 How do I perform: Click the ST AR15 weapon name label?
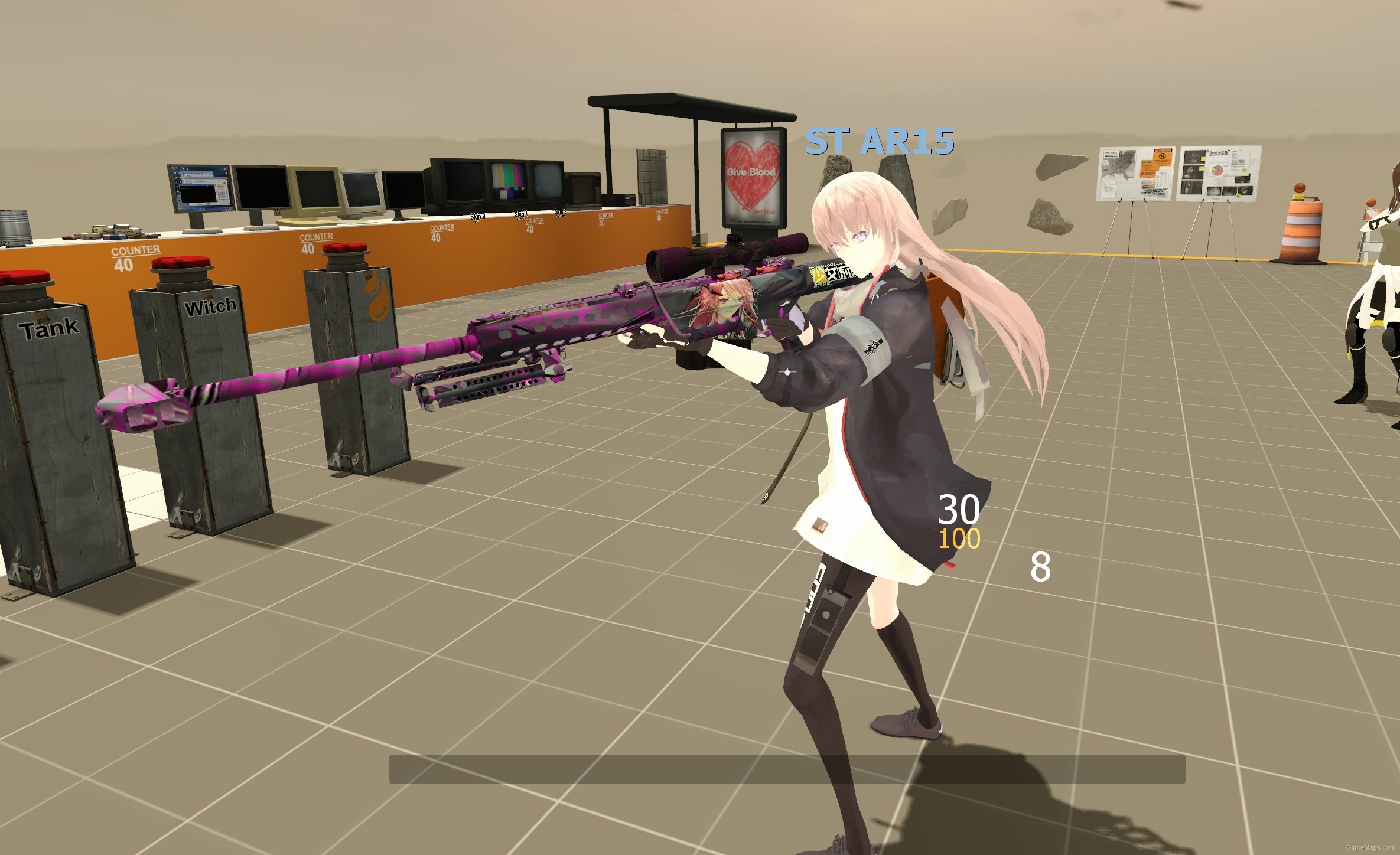coord(880,141)
